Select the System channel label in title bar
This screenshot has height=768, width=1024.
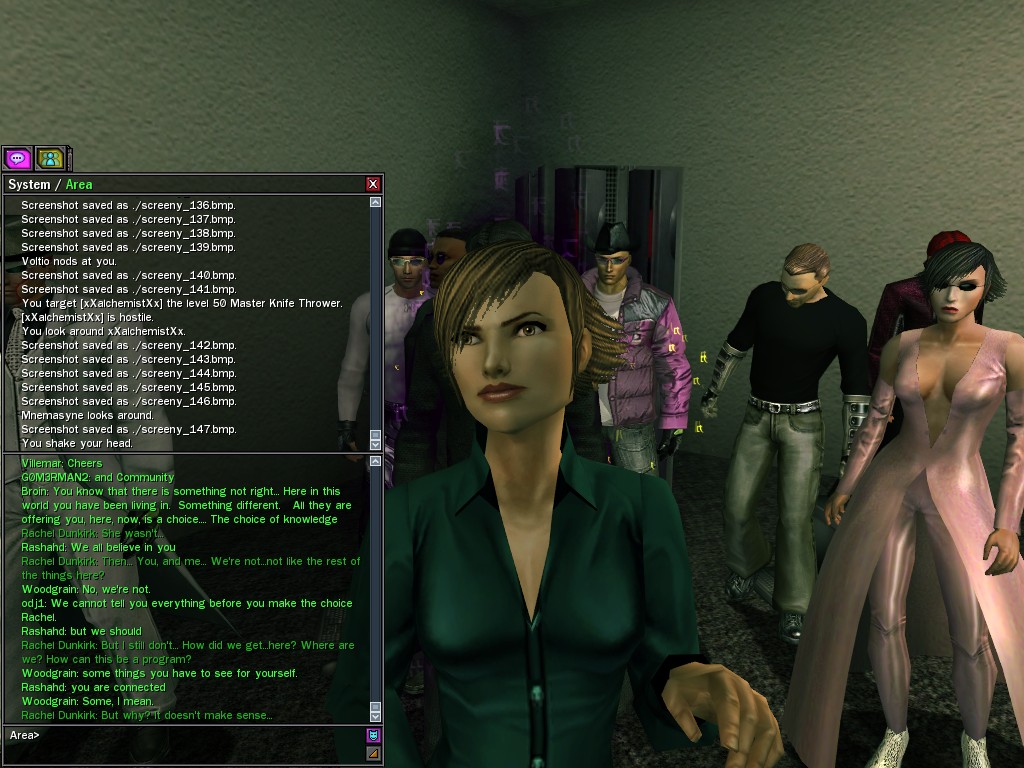pyautogui.click(x=29, y=184)
